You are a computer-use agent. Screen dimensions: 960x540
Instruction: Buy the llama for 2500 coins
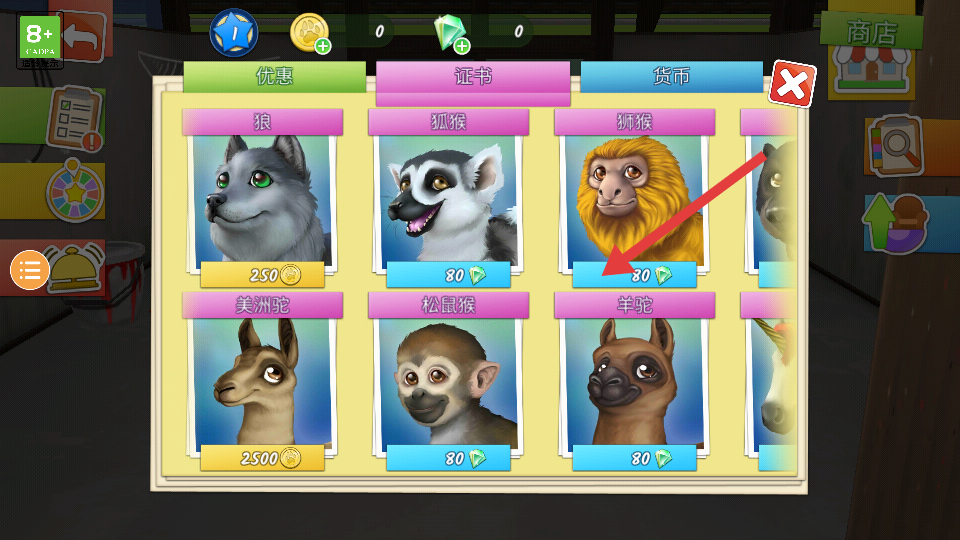263,459
